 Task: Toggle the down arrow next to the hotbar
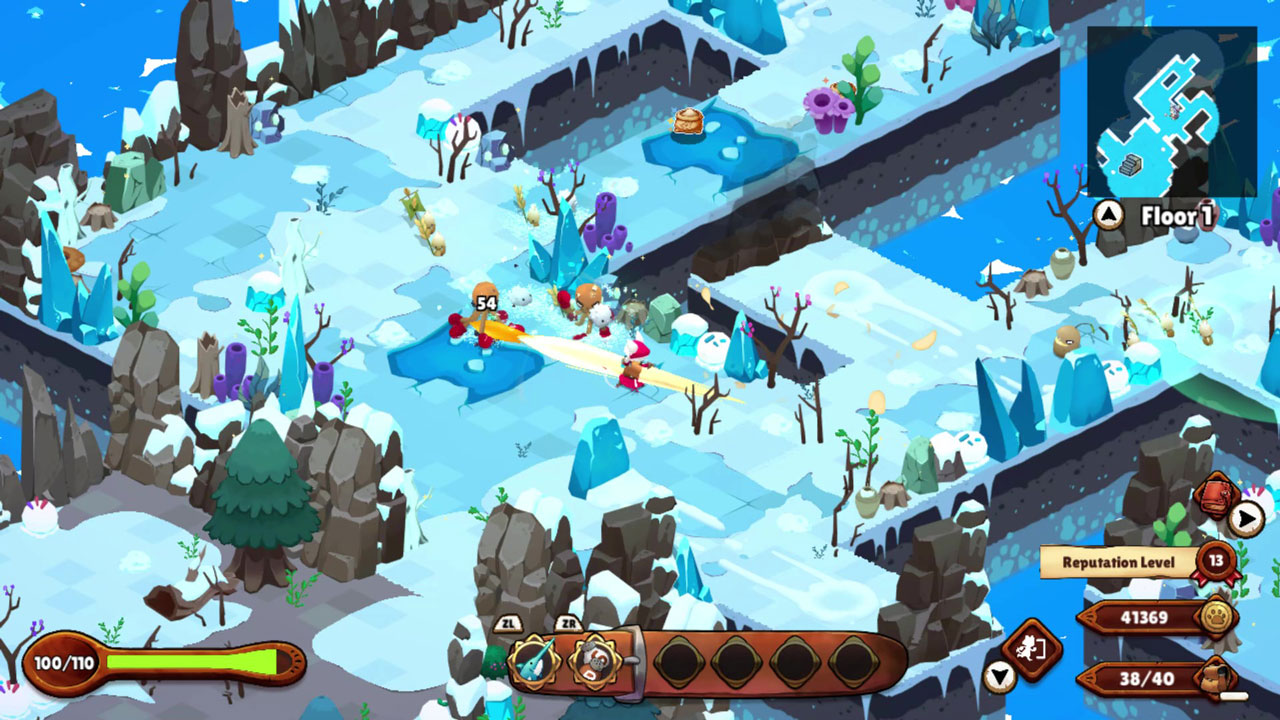tap(1000, 677)
